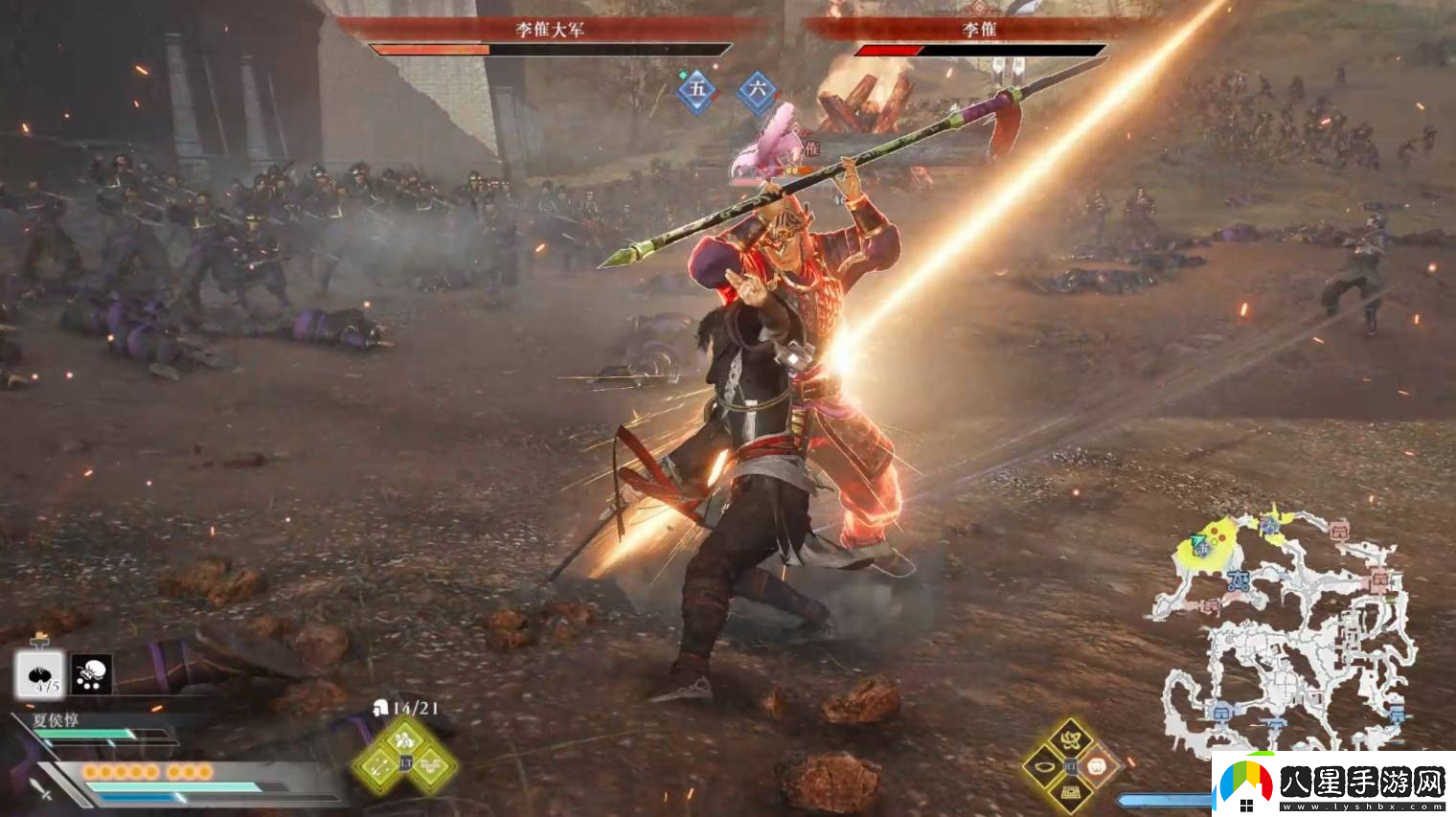Click the blue diamond marker labeled 五
1456x817 pixels.
696,91
